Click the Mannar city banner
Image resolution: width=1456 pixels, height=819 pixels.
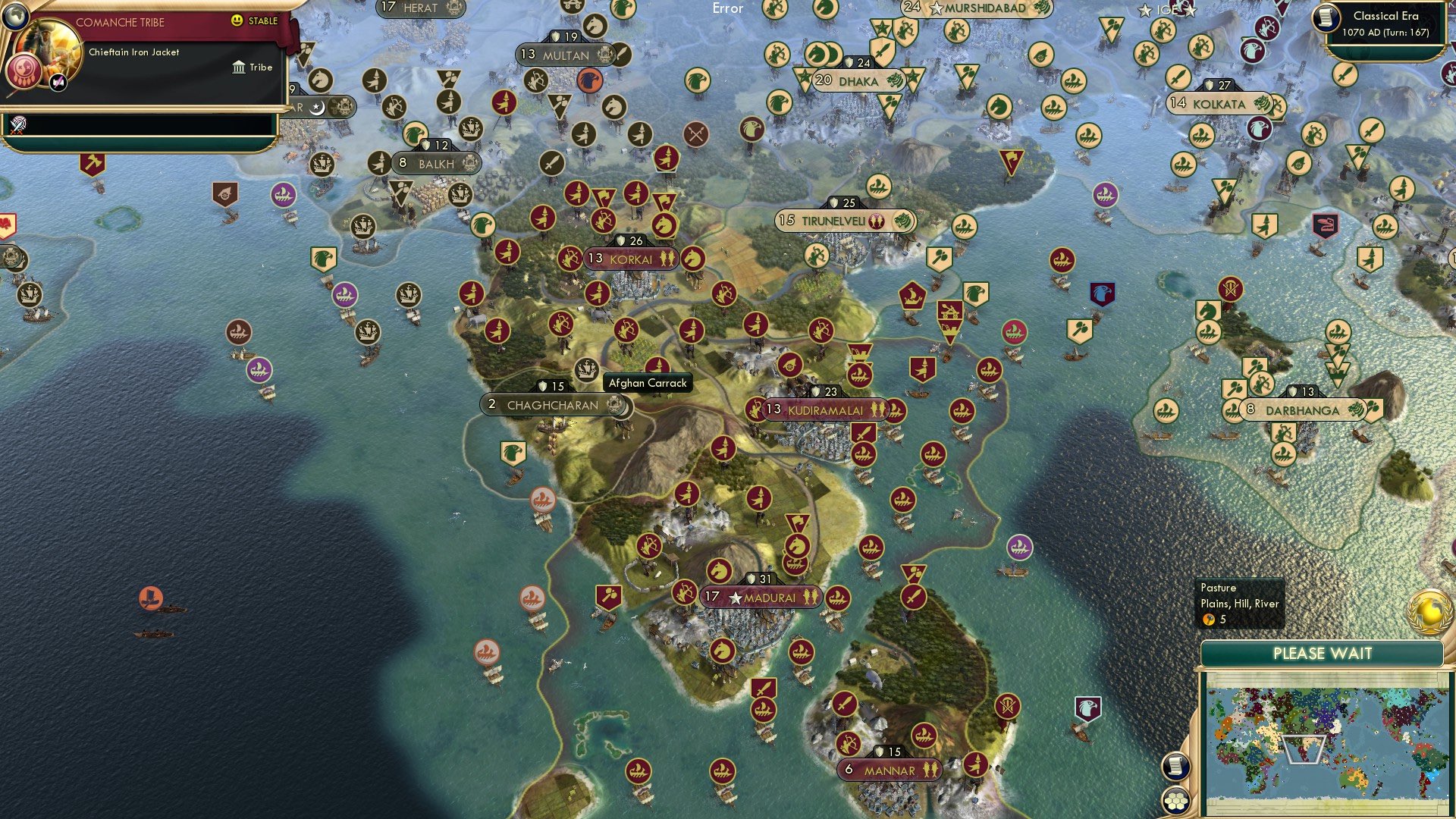click(889, 769)
